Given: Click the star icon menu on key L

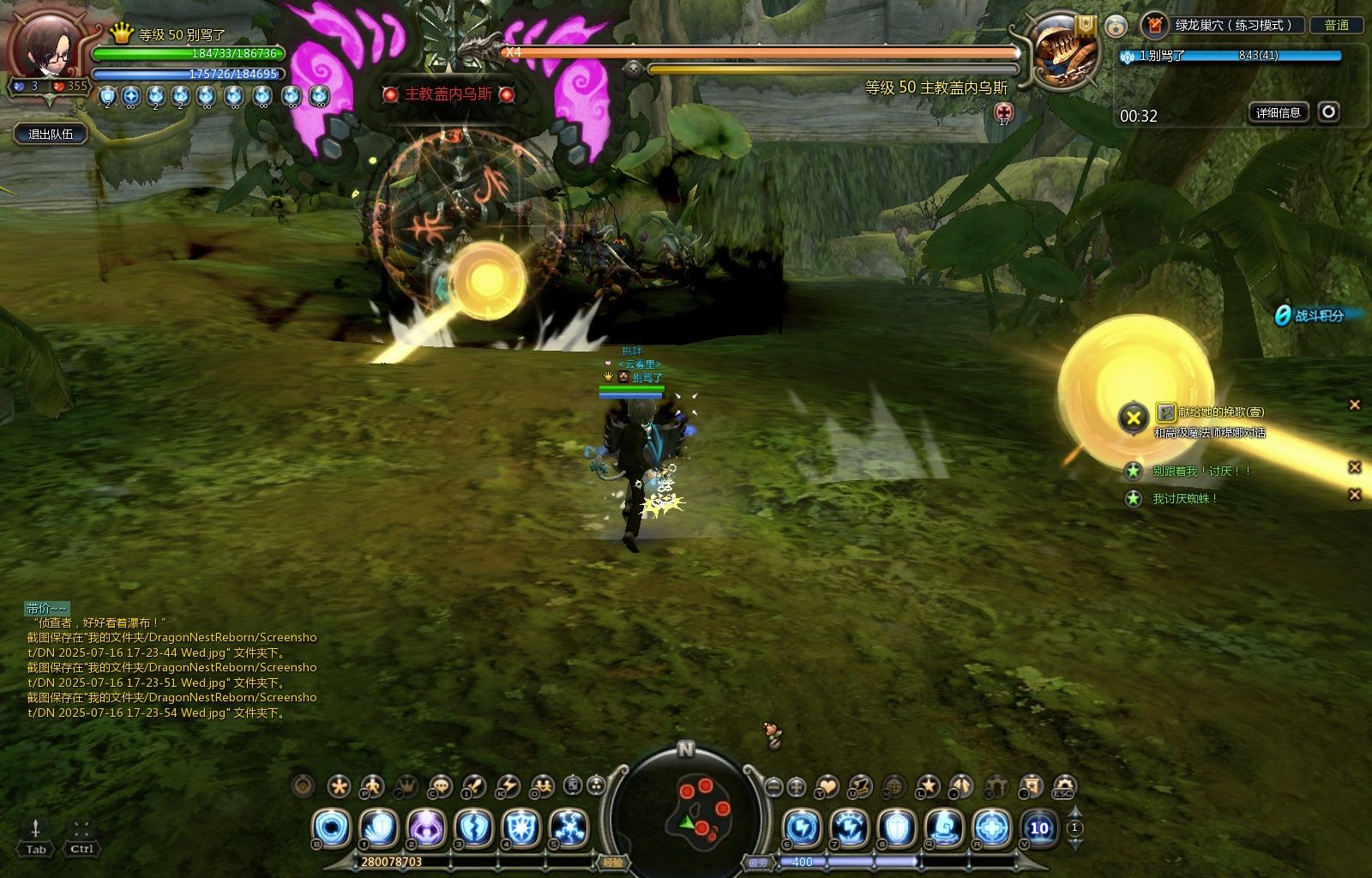Looking at the screenshot, I should pos(928,785).
